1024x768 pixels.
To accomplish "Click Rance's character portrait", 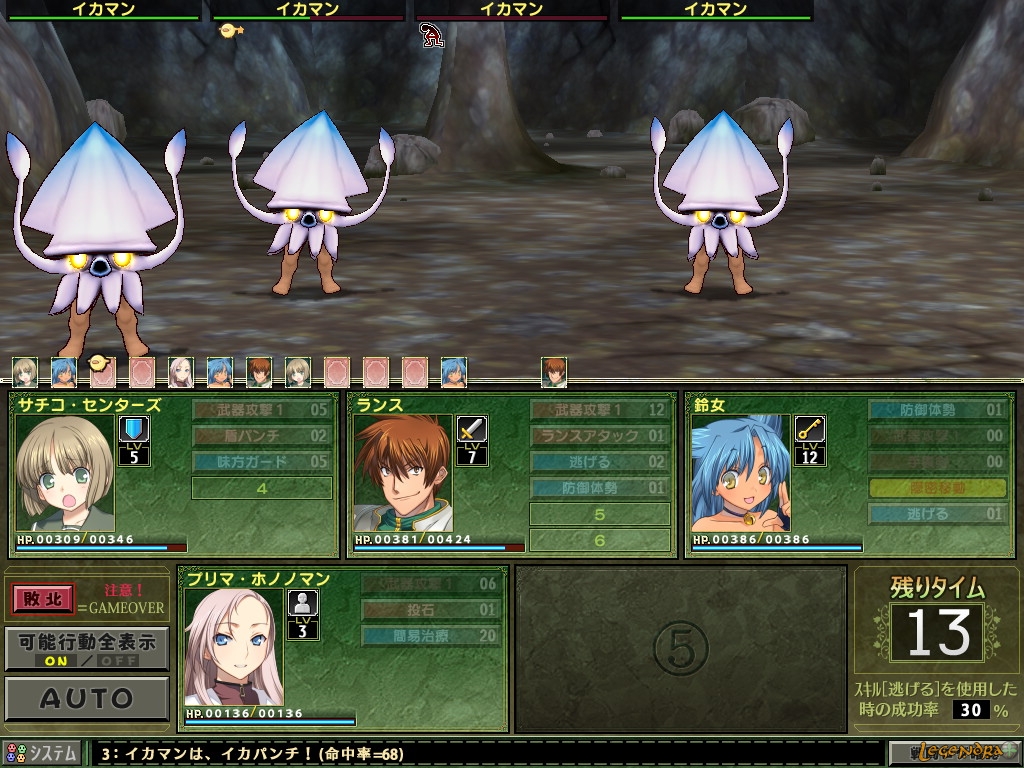I will [402, 473].
